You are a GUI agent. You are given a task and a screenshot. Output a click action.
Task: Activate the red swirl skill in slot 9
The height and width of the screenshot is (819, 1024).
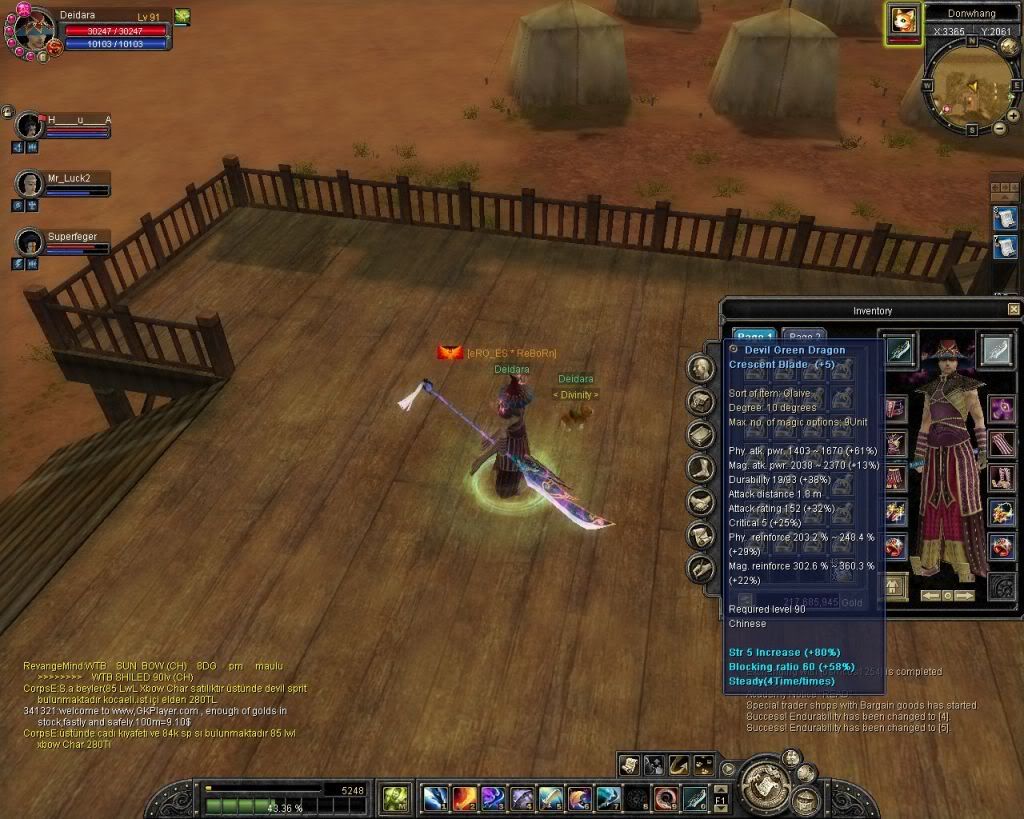[x=666, y=798]
